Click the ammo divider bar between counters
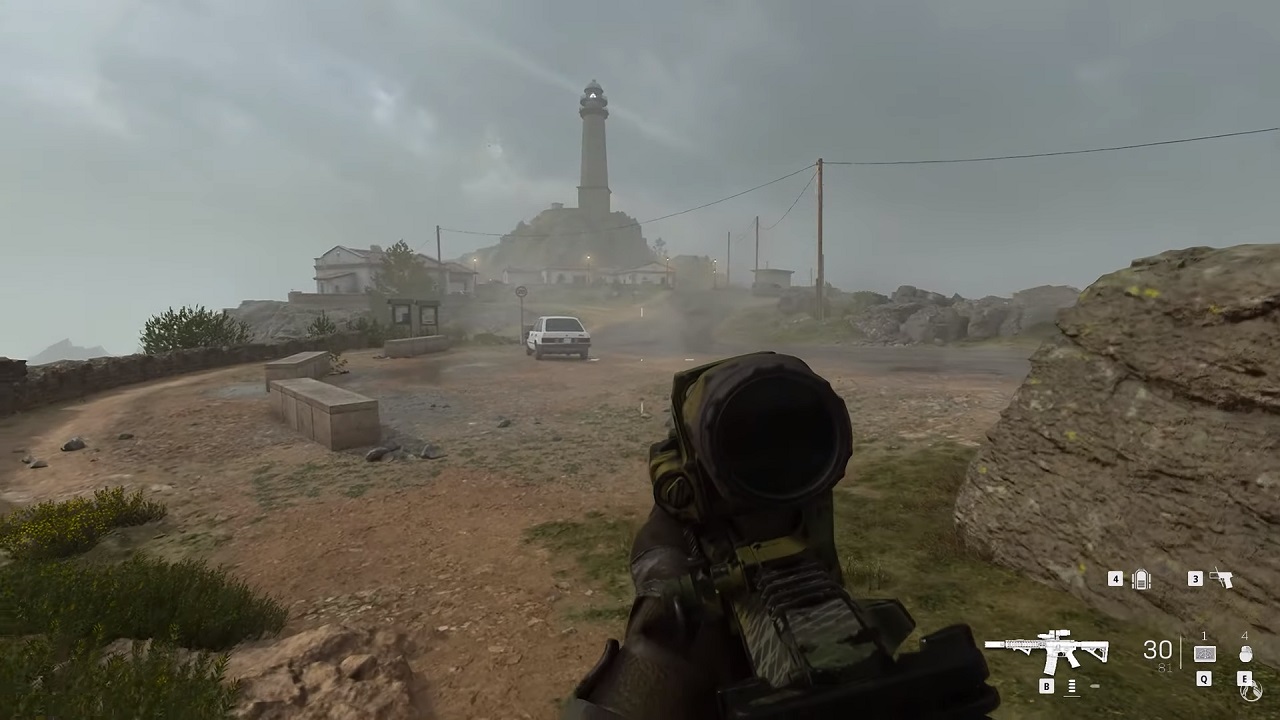The image size is (1280, 720). pyautogui.click(x=1181, y=650)
